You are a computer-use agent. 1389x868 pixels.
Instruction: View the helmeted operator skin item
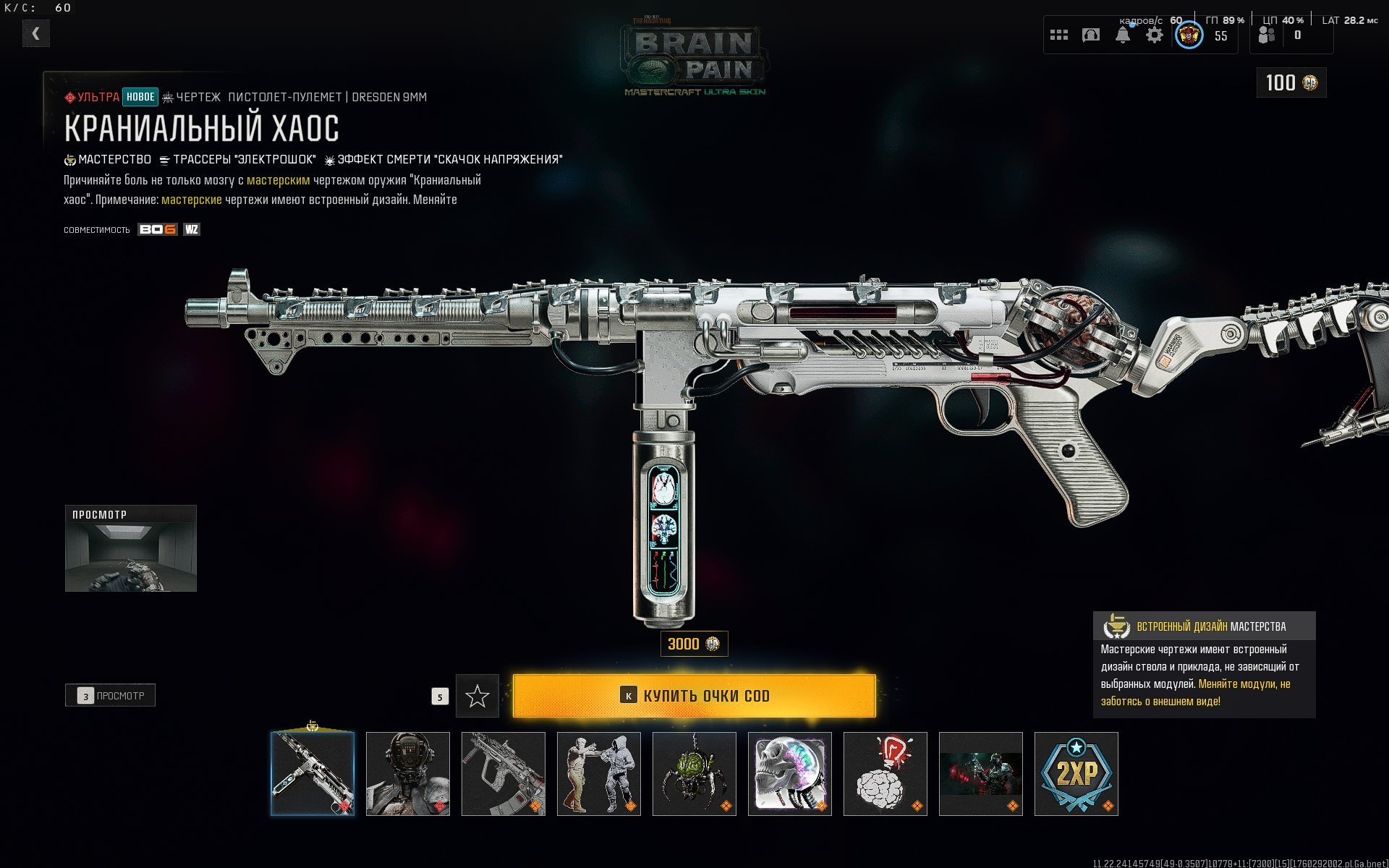point(408,773)
